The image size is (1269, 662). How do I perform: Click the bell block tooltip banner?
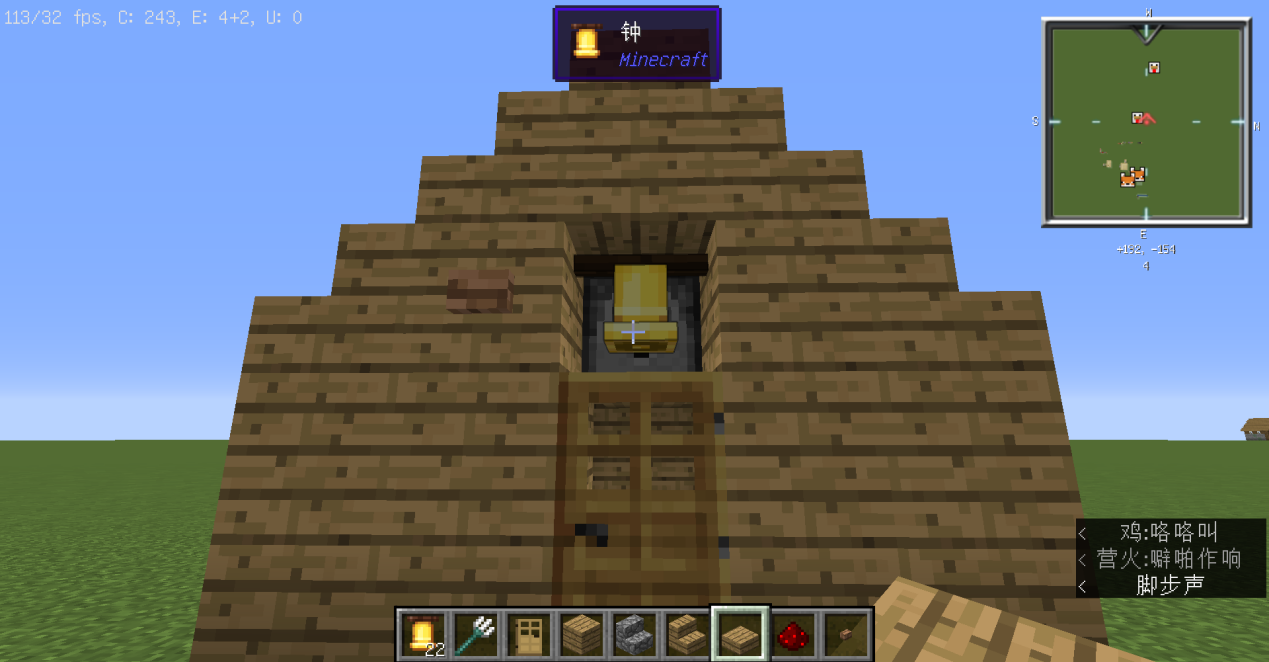click(x=637, y=43)
